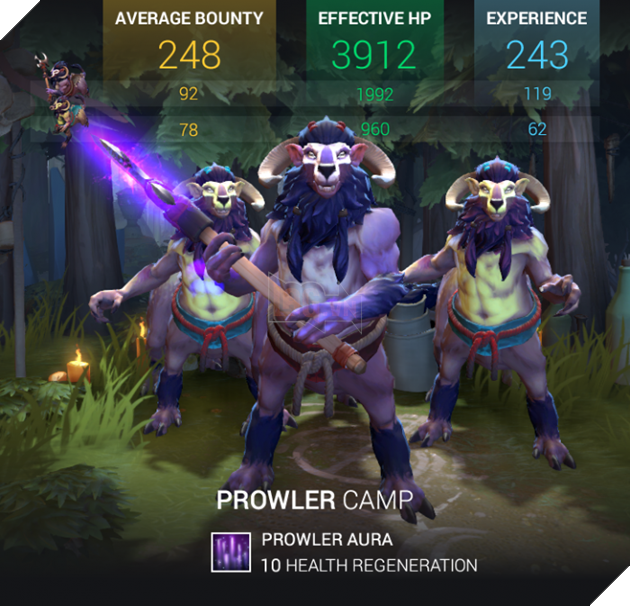The height and width of the screenshot is (606, 630).
Task: Click the Prowler Aura ability icon
Action: [231, 552]
